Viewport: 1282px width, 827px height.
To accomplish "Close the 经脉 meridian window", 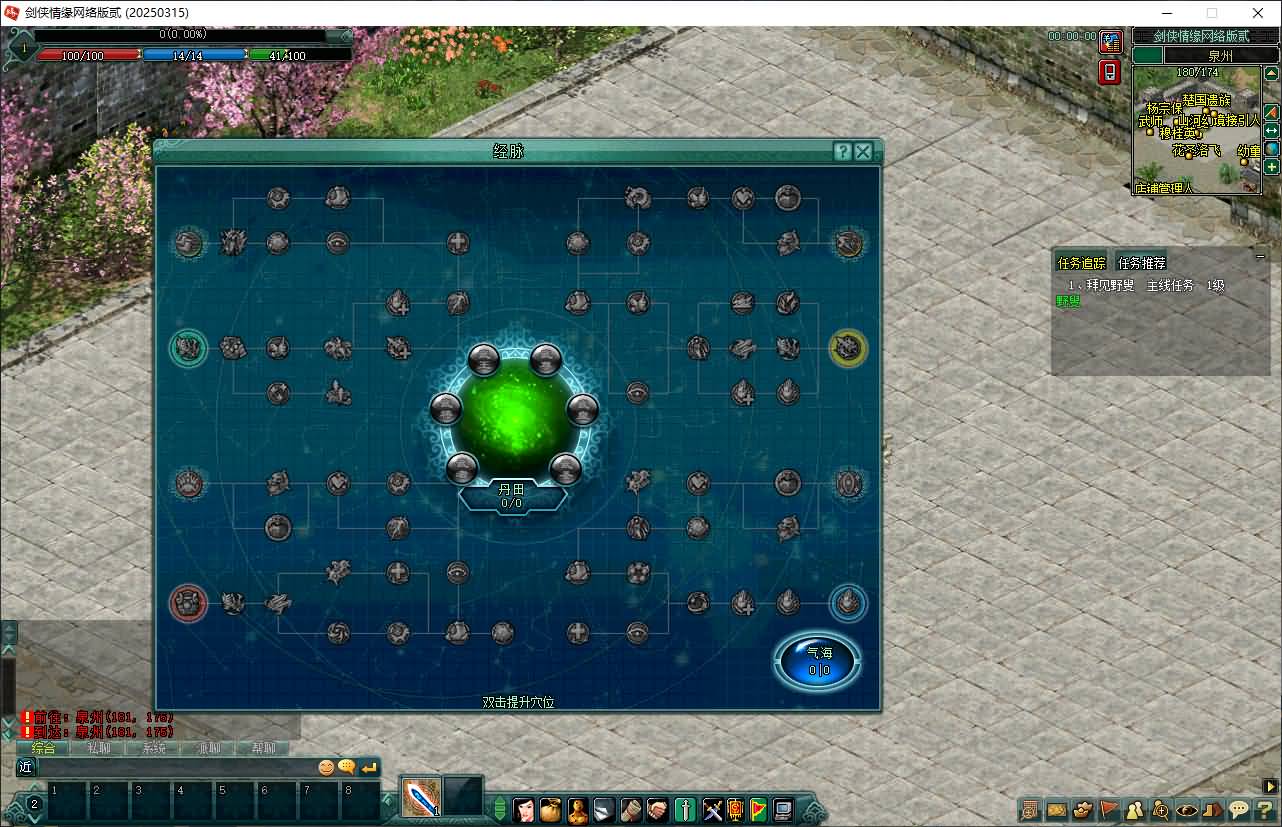I will [x=863, y=152].
